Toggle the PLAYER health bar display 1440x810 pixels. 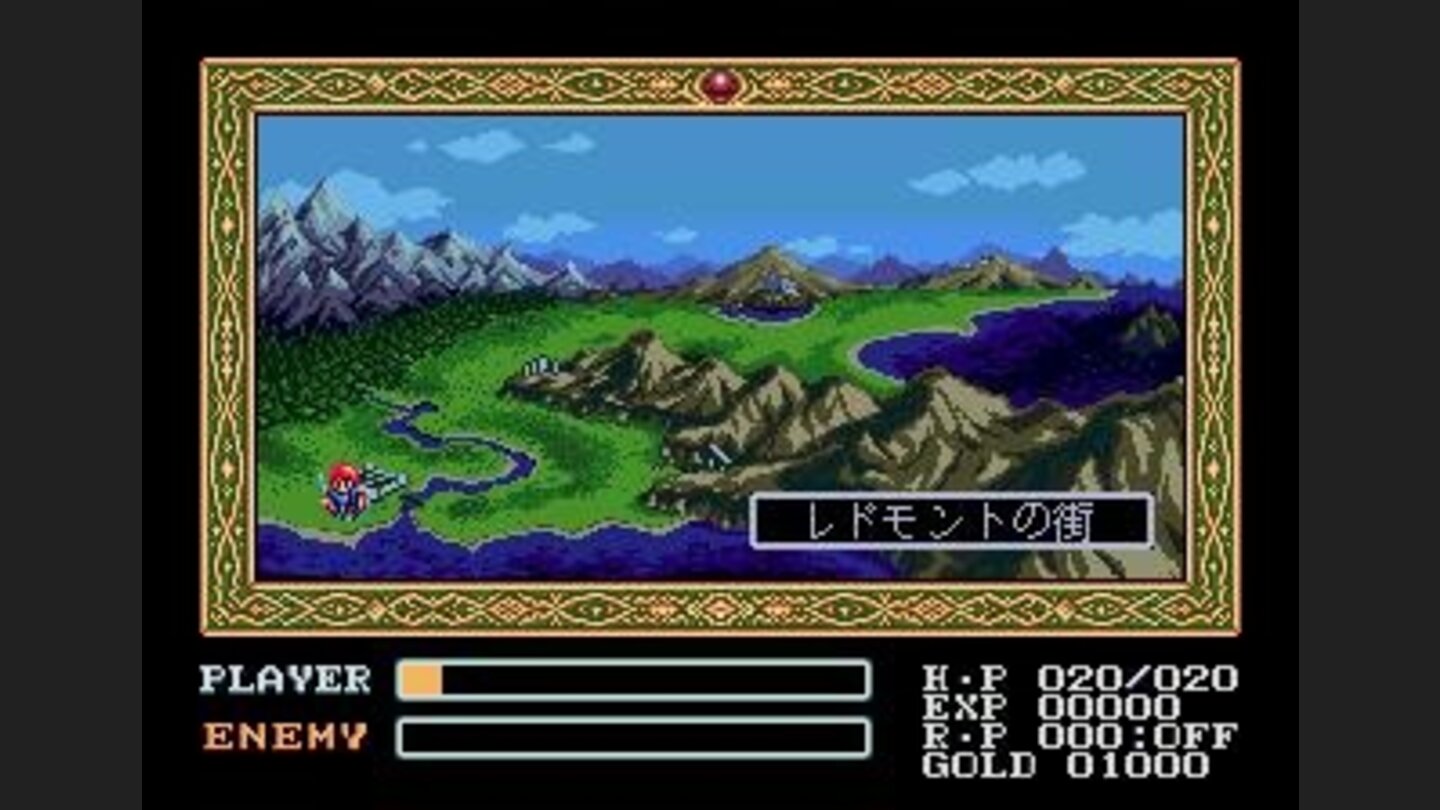click(x=630, y=680)
